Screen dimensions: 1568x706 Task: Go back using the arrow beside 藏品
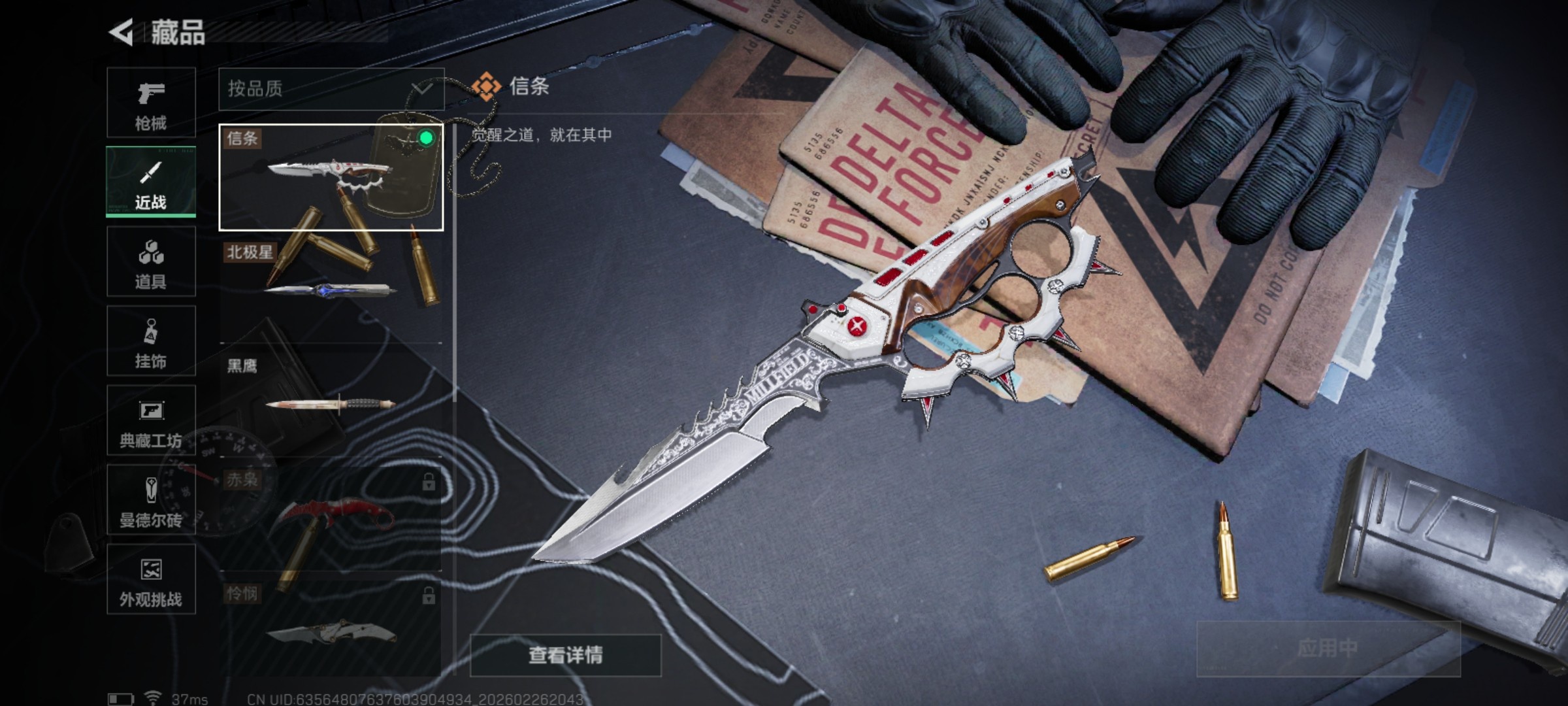pyautogui.click(x=122, y=33)
